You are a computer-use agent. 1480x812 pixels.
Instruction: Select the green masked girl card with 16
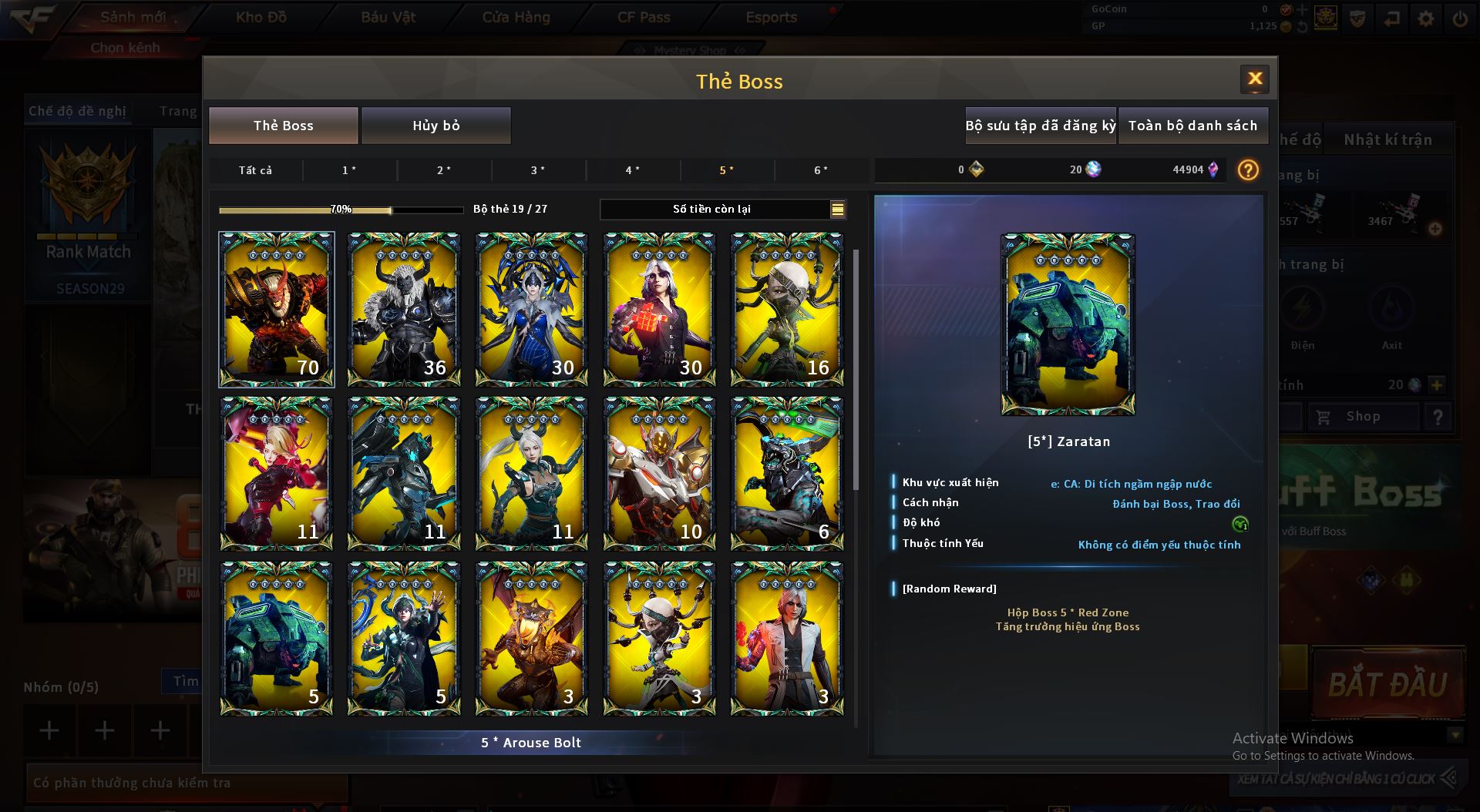click(786, 309)
